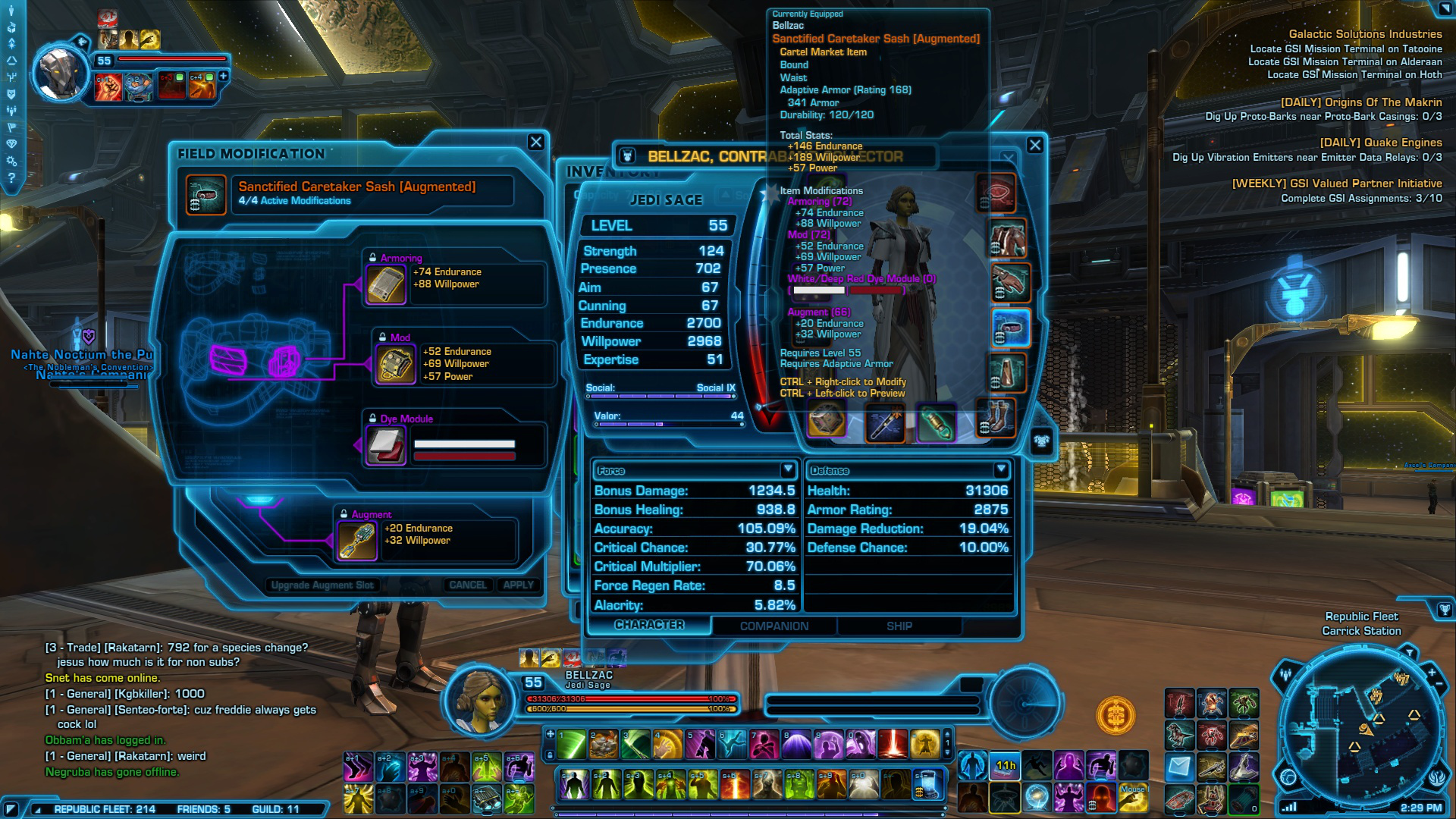Toggle the c+4 companion buff near the party frames
The width and height of the screenshot is (1456, 819).
[x=202, y=86]
